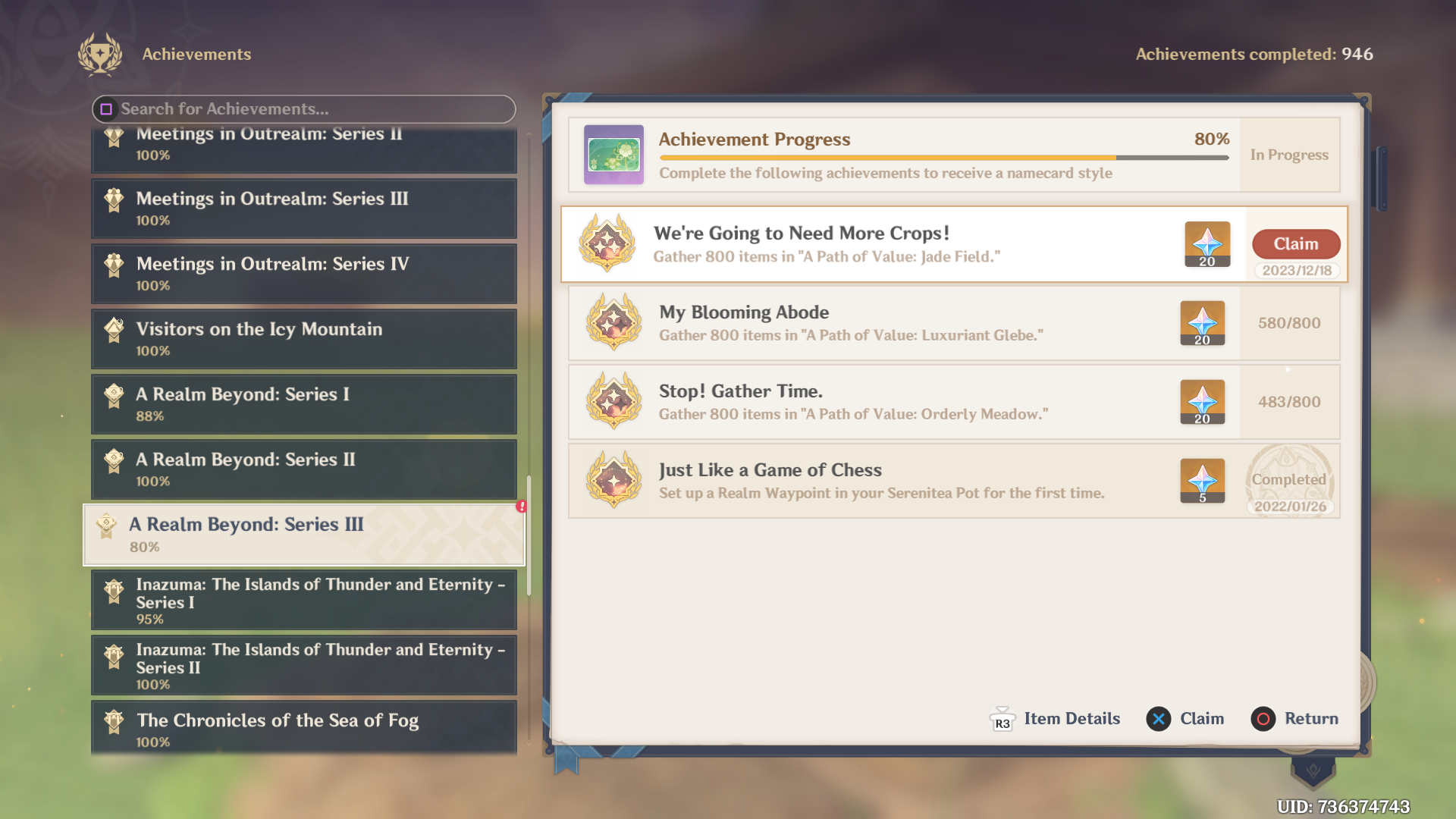Select Meetings in Outrealm: Series IV
Viewport: 1456px width, 819px height.
click(x=303, y=274)
